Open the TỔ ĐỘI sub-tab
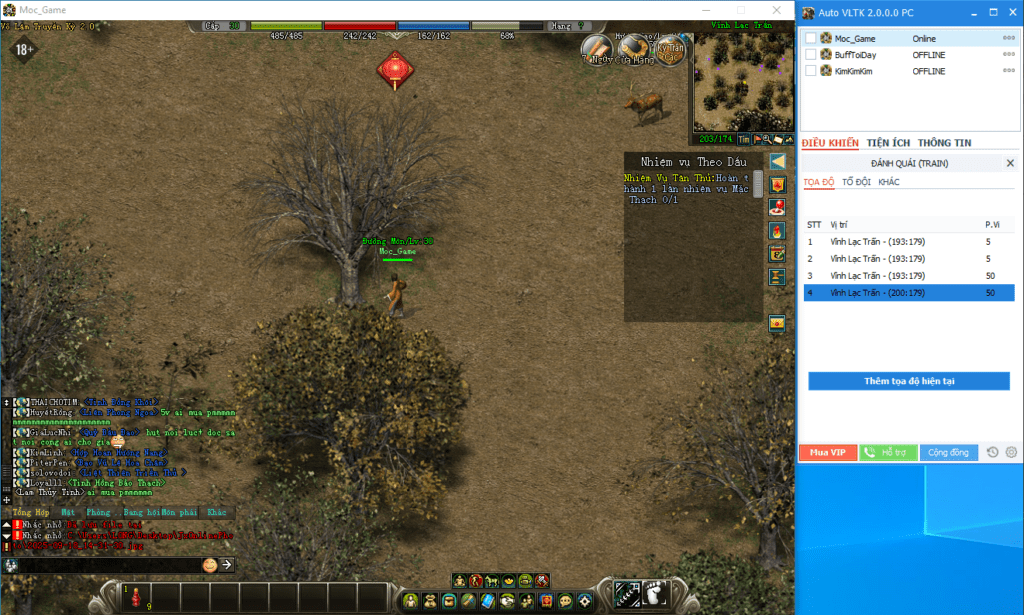 coord(856,182)
